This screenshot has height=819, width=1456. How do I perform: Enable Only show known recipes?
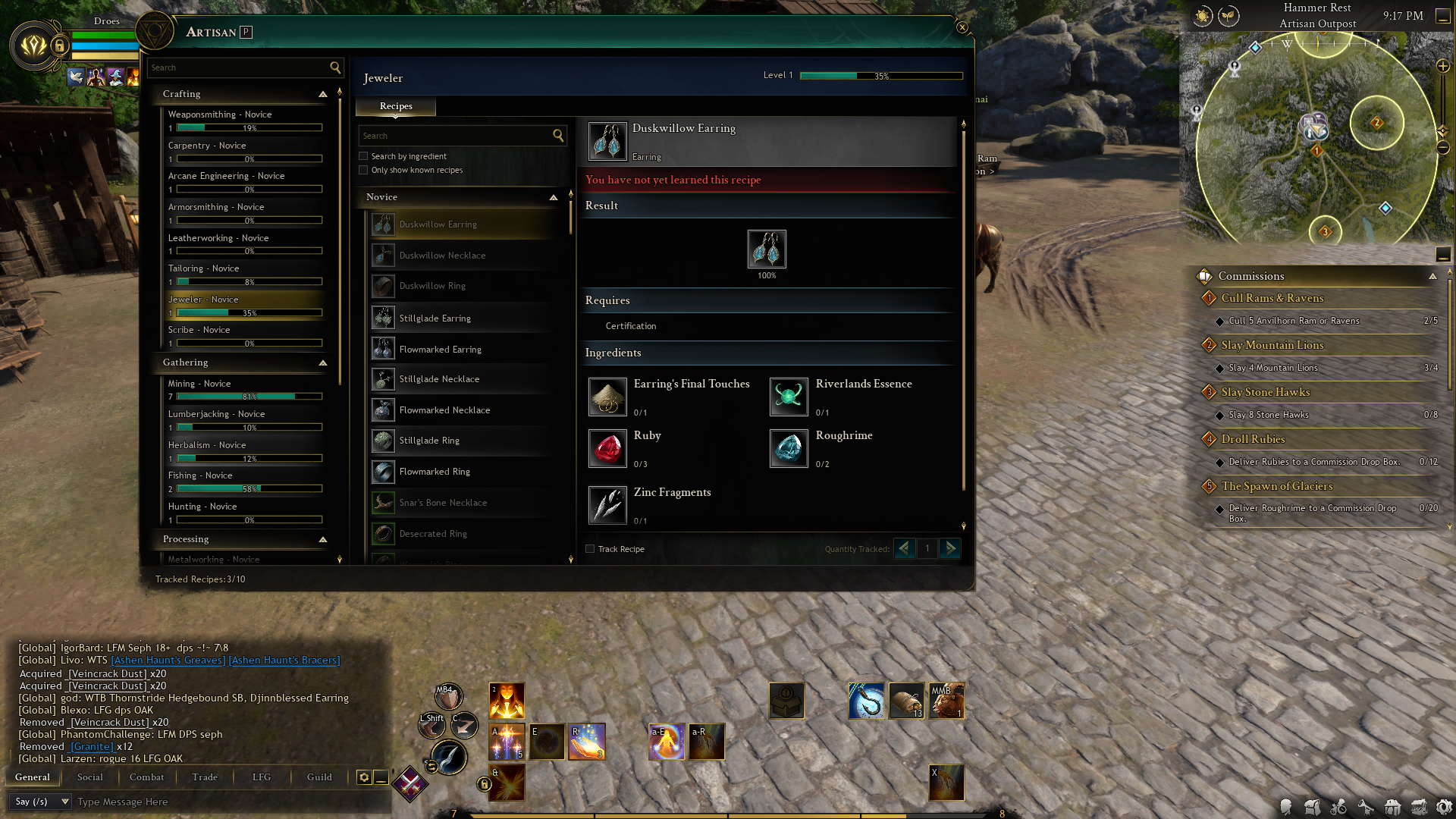pos(363,170)
